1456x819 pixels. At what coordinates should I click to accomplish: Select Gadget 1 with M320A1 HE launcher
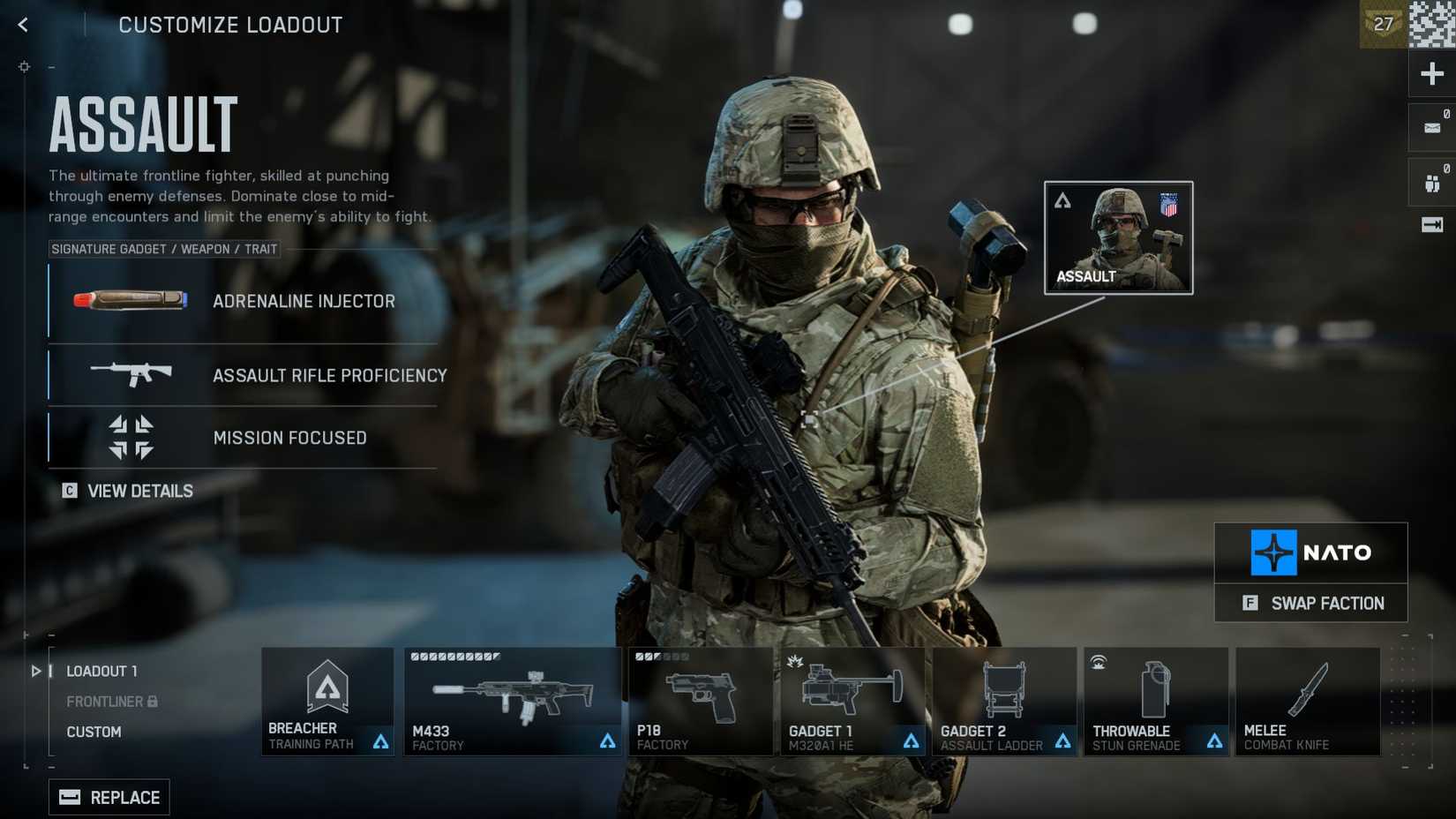pyautogui.click(x=852, y=702)
